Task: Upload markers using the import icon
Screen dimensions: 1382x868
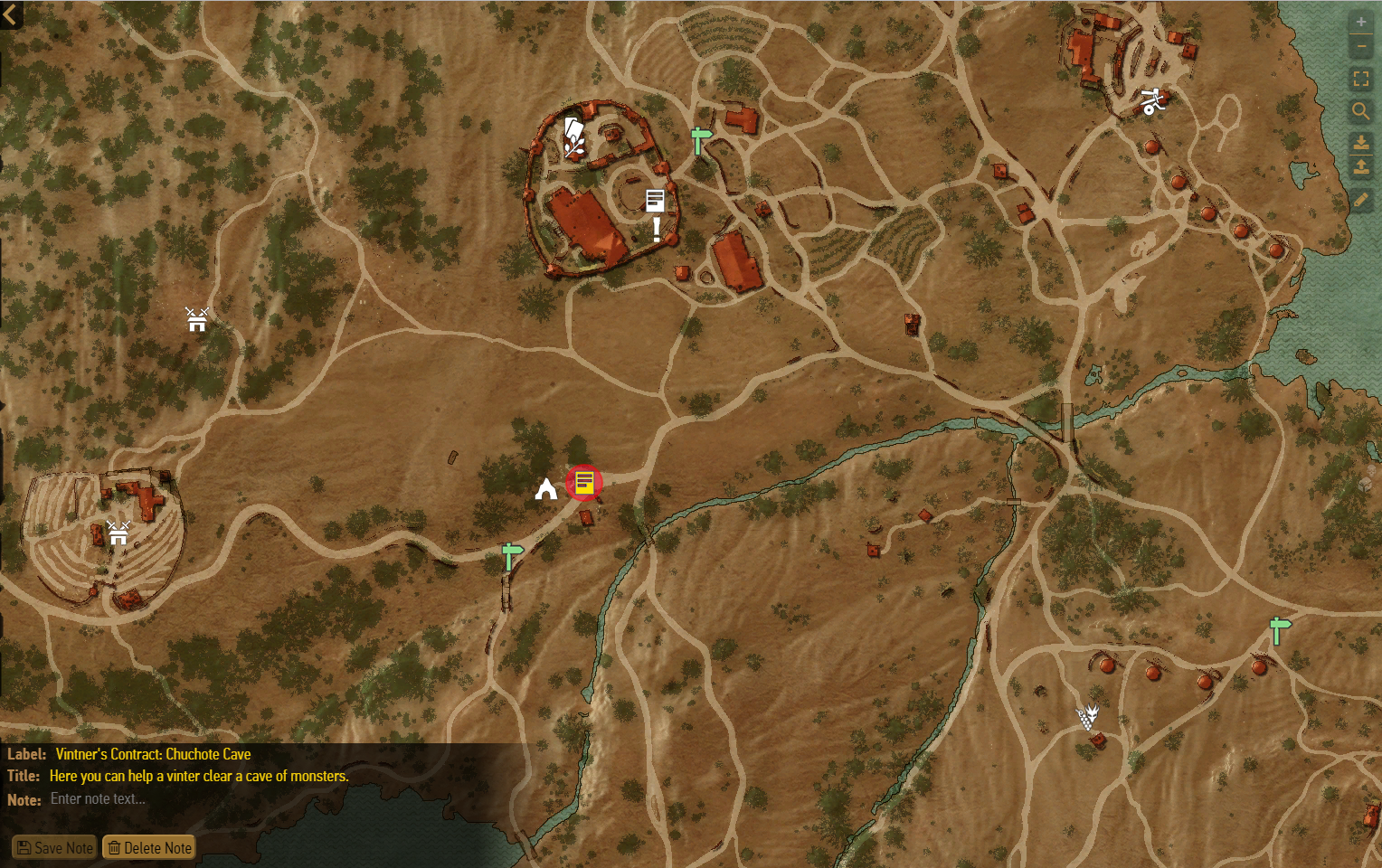Action: point(1361,167)
